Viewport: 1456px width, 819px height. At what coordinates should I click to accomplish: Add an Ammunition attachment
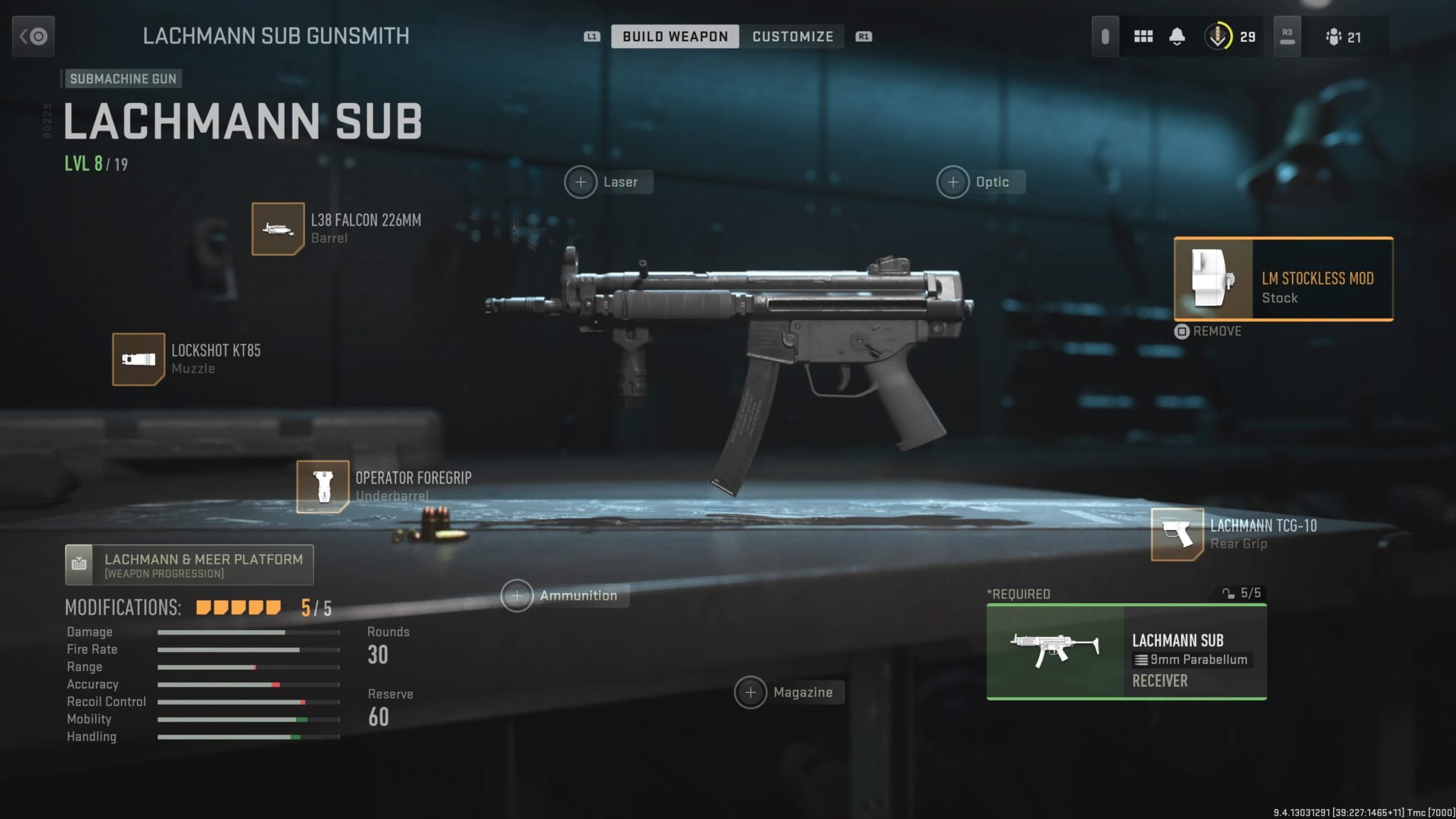coord(517,596)
